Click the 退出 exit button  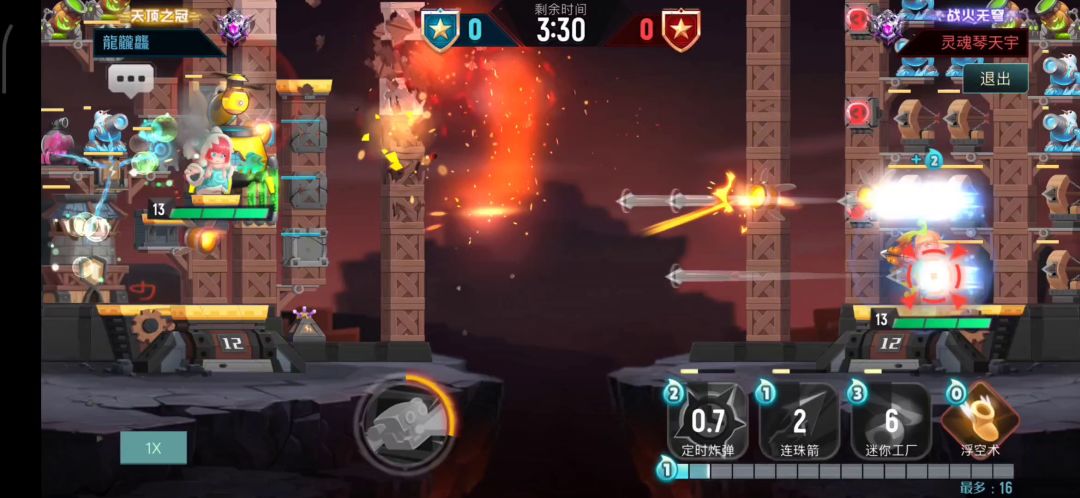tap(995, 79)
